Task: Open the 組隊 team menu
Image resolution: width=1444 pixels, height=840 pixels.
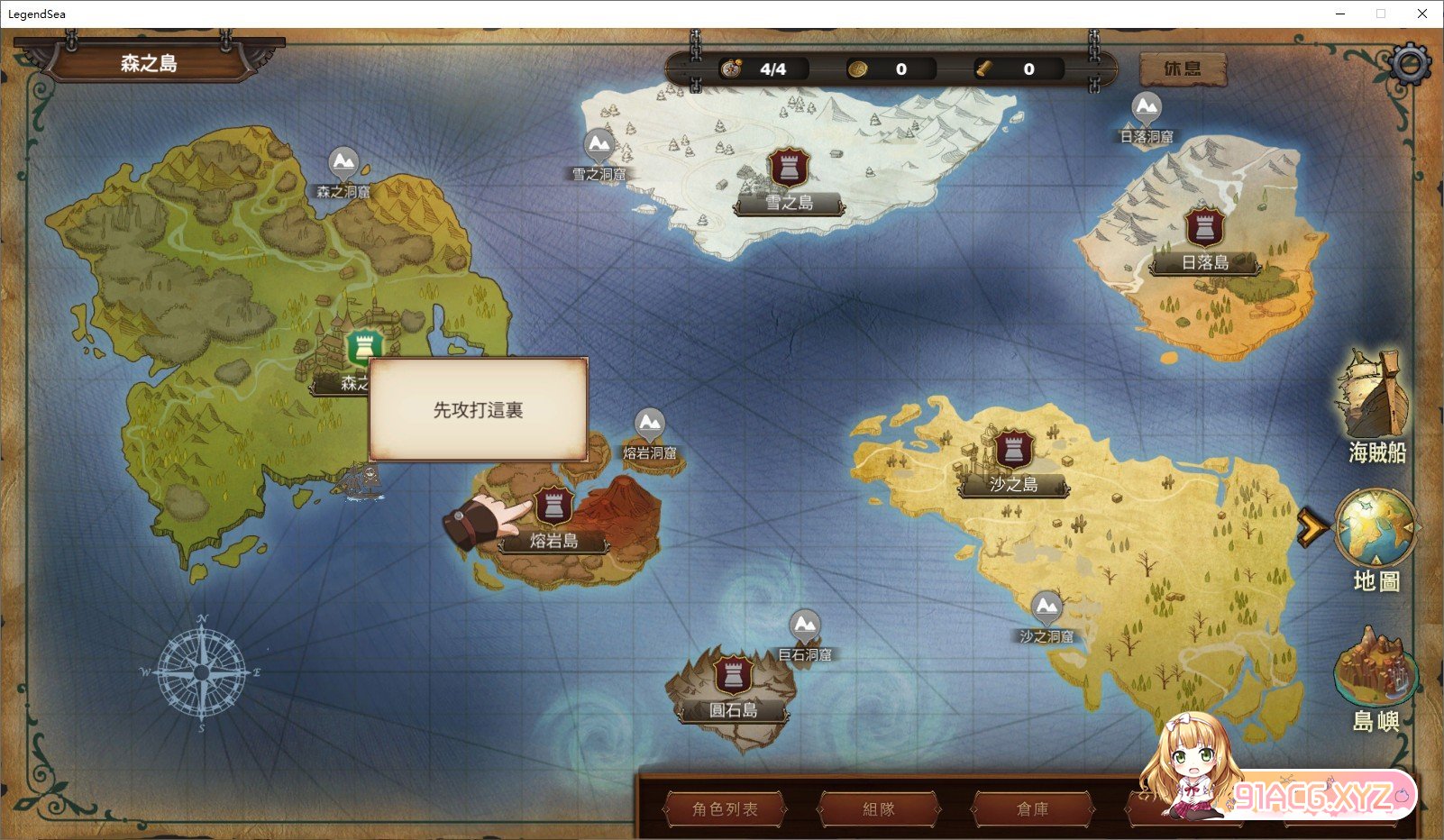Action: pos(879,808)
